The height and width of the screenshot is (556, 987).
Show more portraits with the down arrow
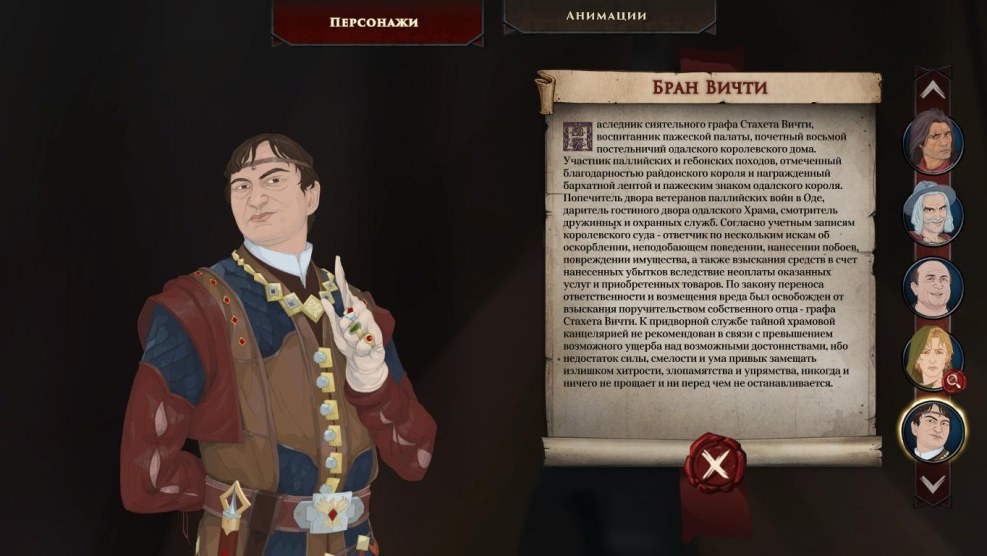932,484
